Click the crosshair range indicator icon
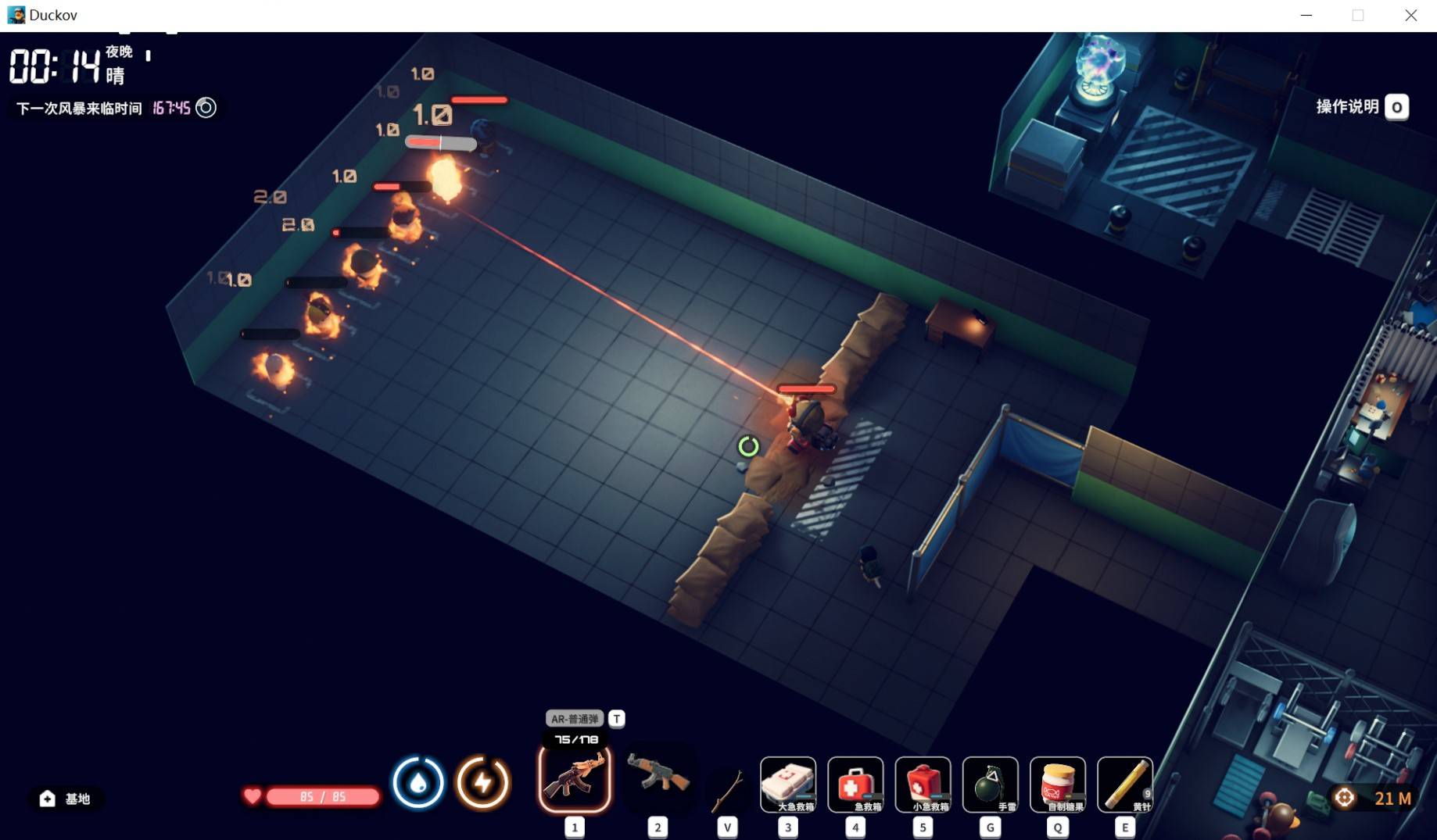Screen dimensions: 1437x840 [x=1345, y=798]
